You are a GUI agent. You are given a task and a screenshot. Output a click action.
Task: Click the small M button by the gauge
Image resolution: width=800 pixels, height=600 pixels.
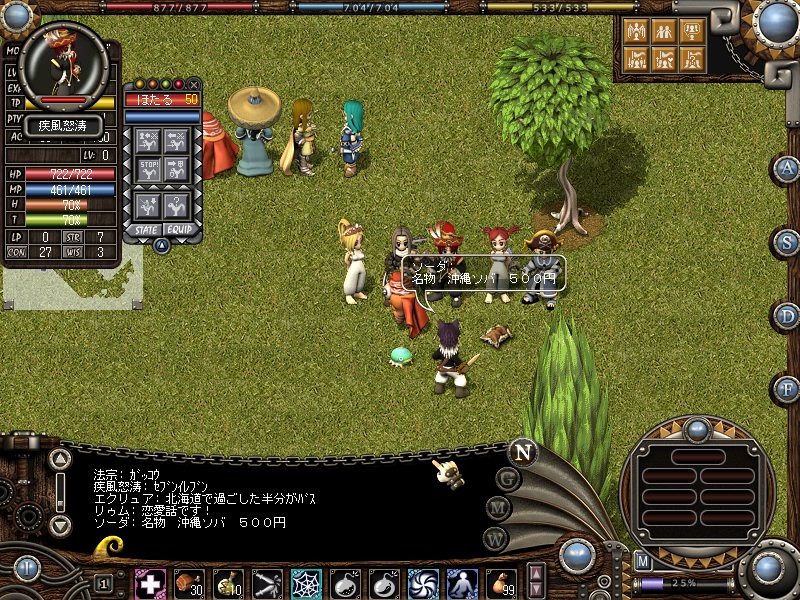pos(644,561)
